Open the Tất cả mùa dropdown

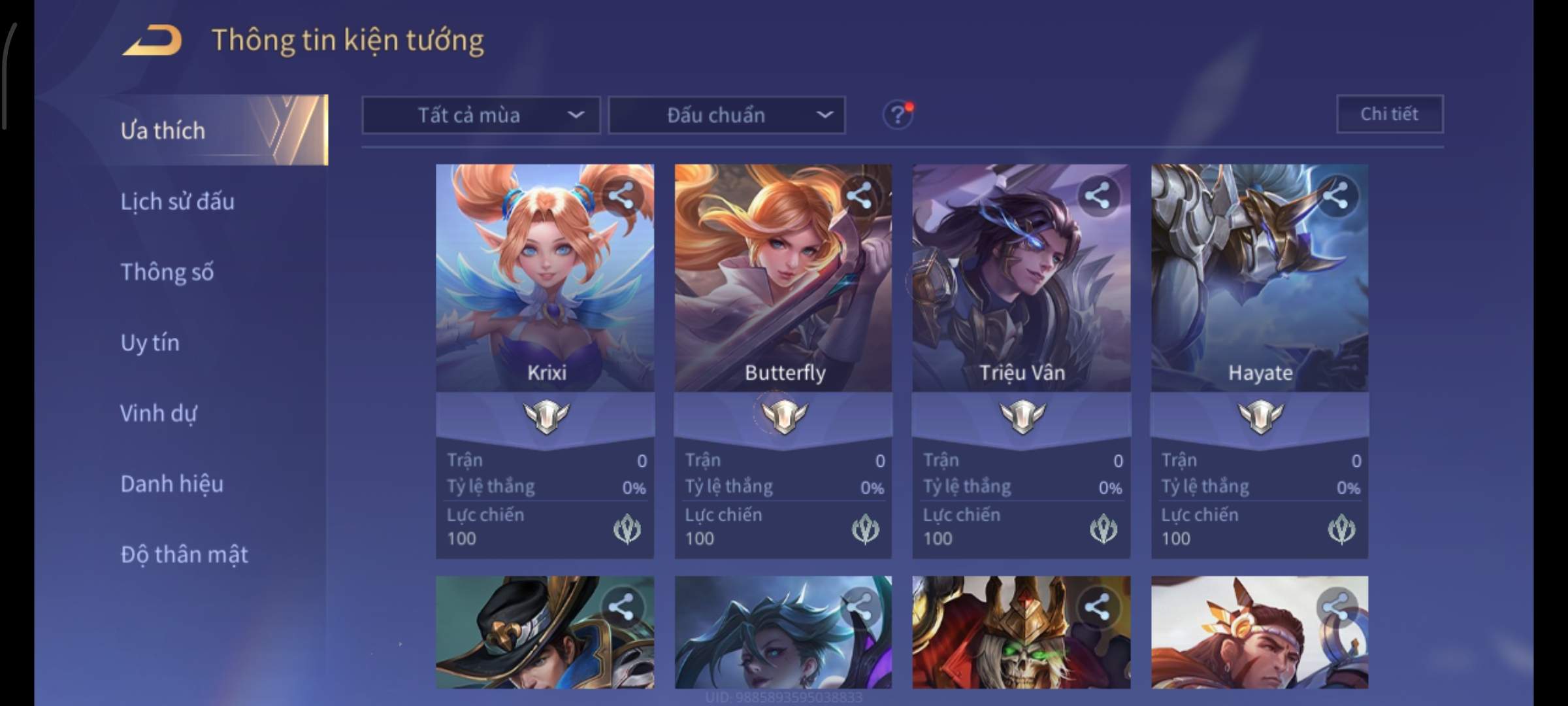(x=481, y=116)
